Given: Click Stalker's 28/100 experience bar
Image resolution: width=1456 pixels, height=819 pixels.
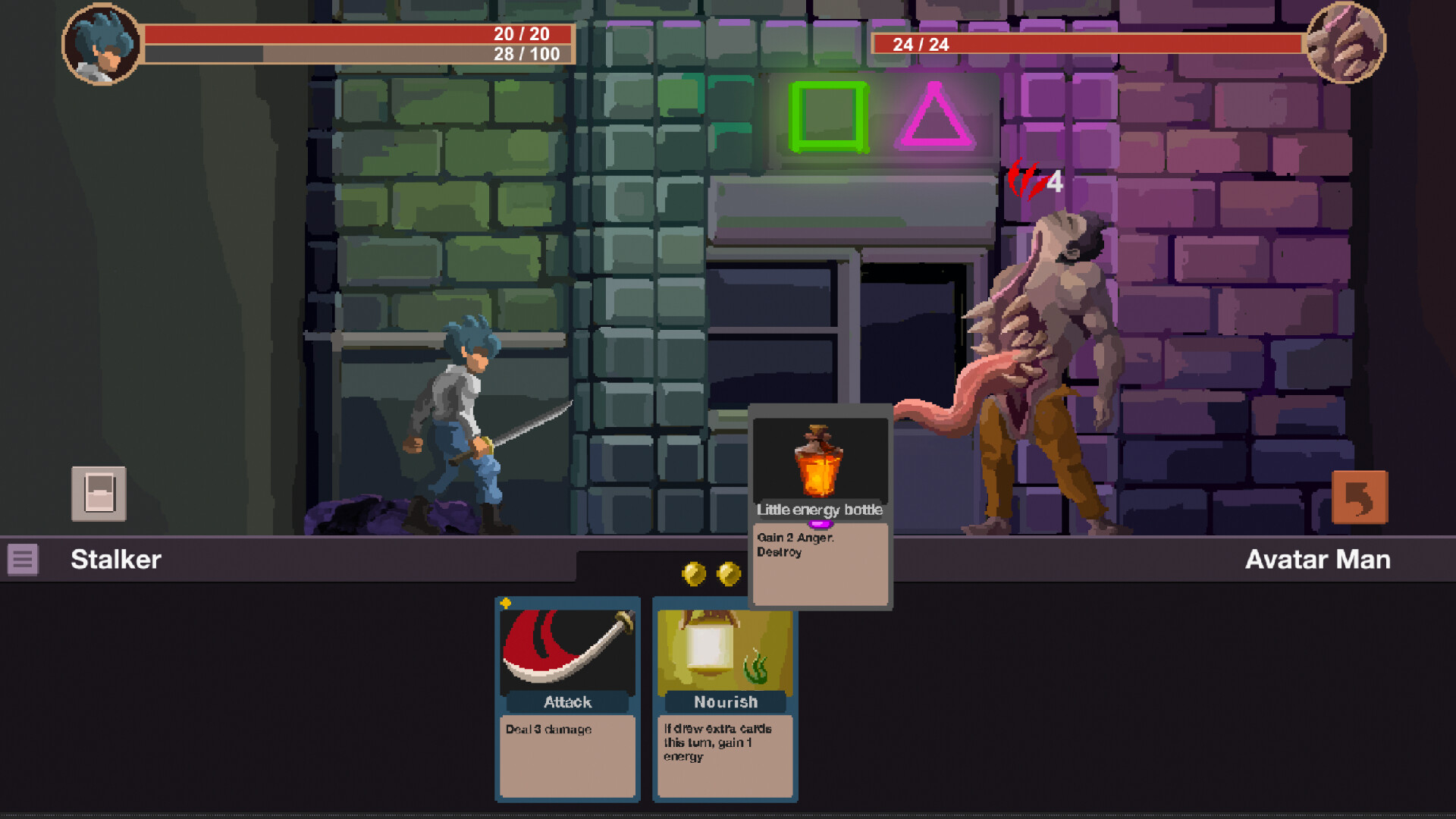Looking at the screenshot, I should pyautogui.click(x=413, y=55).
